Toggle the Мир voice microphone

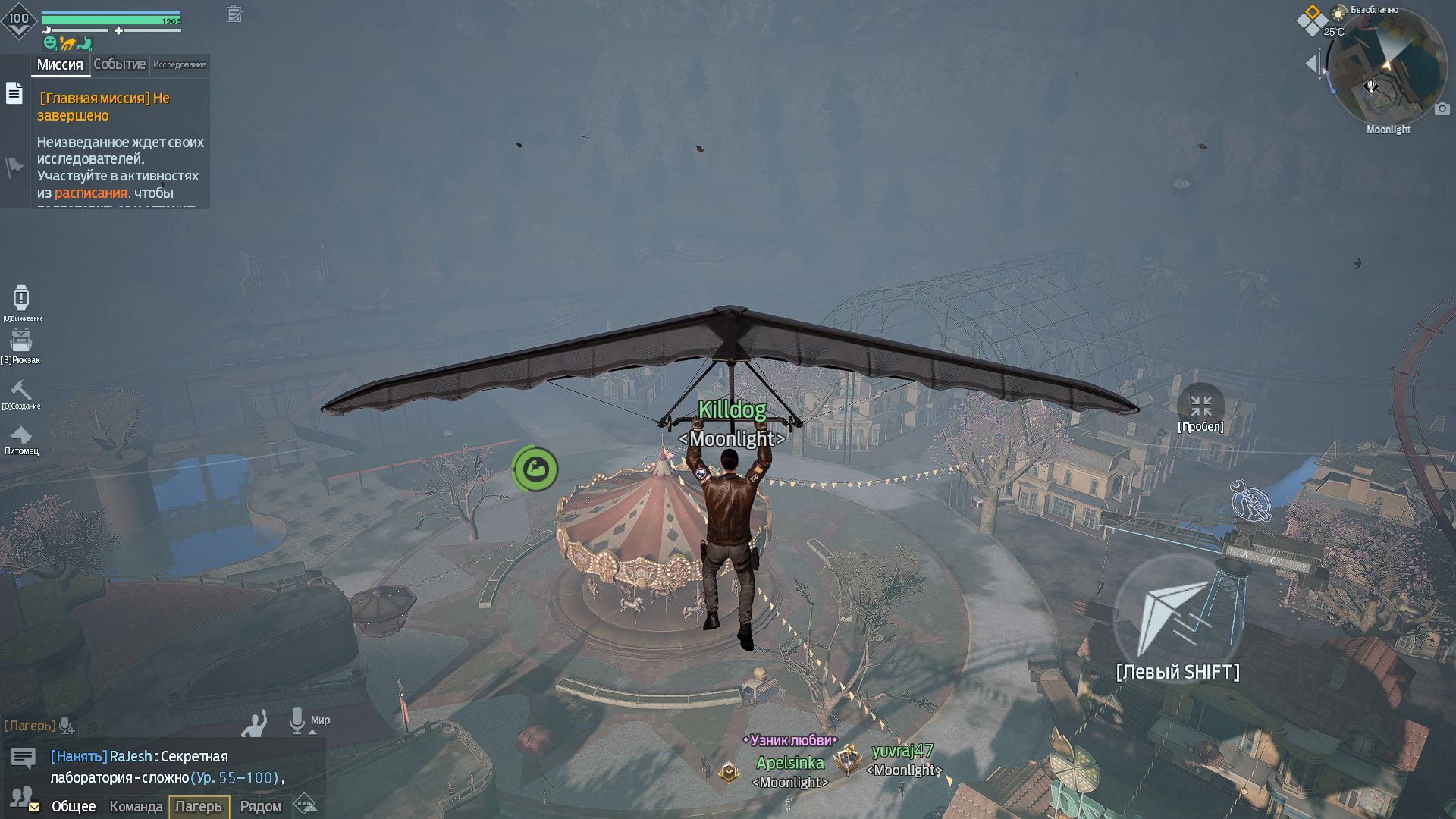pyautogui.click(x=297, y=720)
